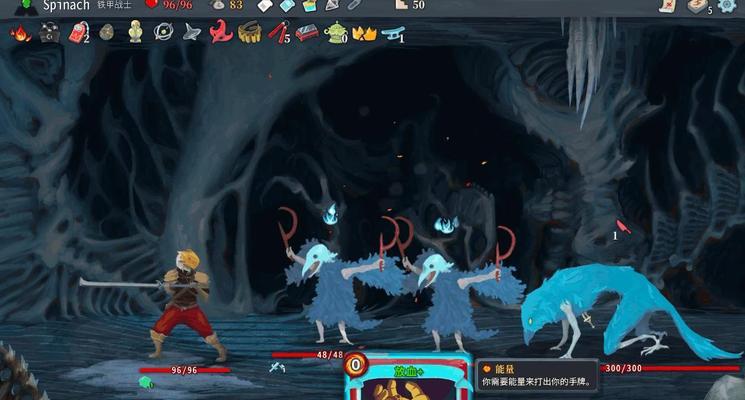Inspect the brown spiked cog relic
Screen dimensions: 745x400
(x=250, y=33)
